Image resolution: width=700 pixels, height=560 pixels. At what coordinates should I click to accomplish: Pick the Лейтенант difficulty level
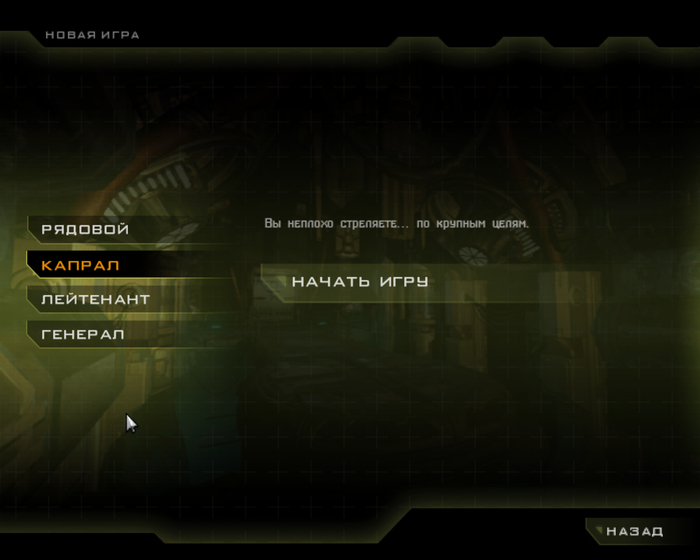tap(96, 299)
